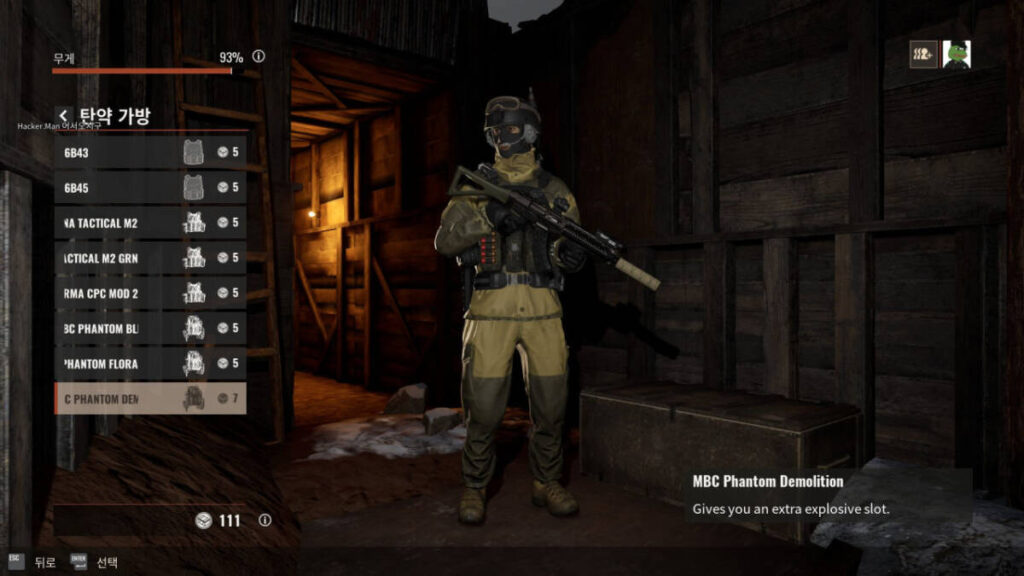Select the 6B43 vest entry
Image resolution: width=1024 pixels, height=576 pixels.
150,152
